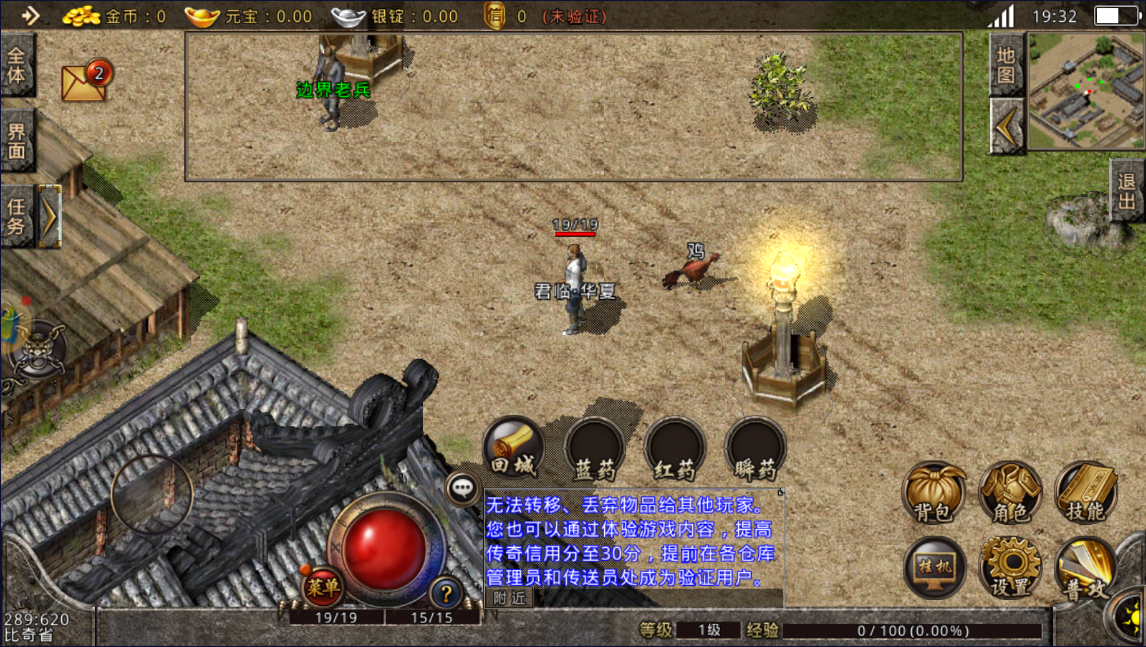Open the 任务 quest panel

coord(17,215)
